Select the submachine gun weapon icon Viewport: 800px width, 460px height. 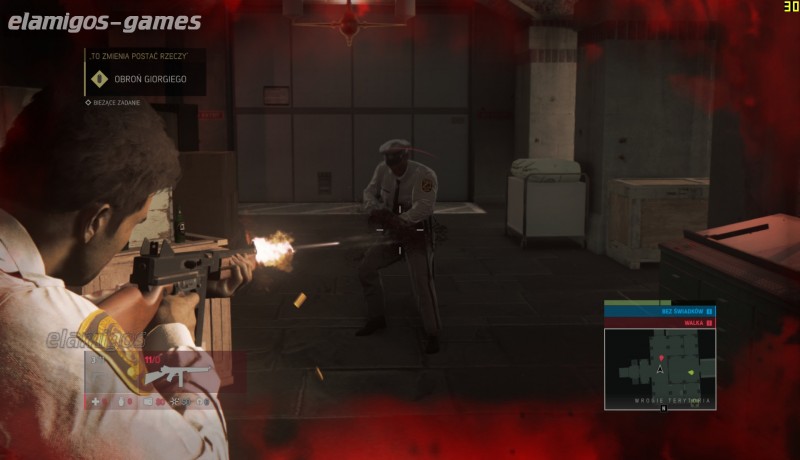(x=176, y=374)
